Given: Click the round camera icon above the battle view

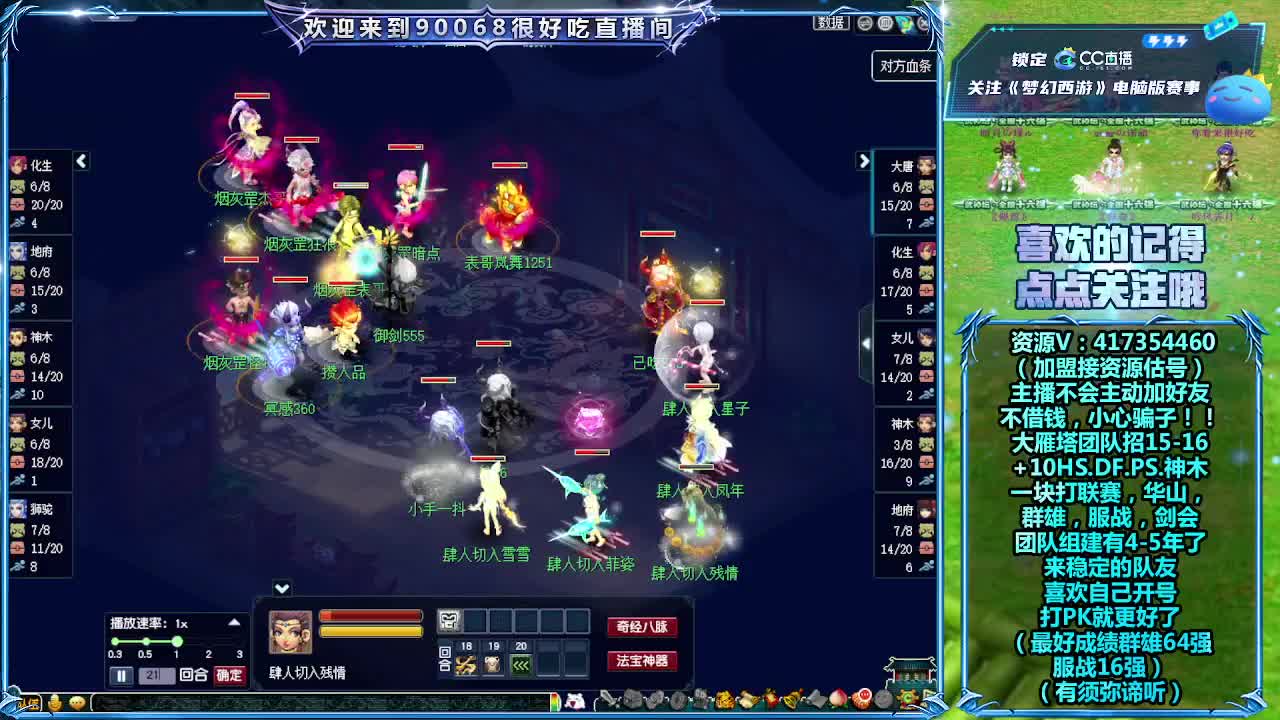Looking at the screenshot, I should 865,23.
